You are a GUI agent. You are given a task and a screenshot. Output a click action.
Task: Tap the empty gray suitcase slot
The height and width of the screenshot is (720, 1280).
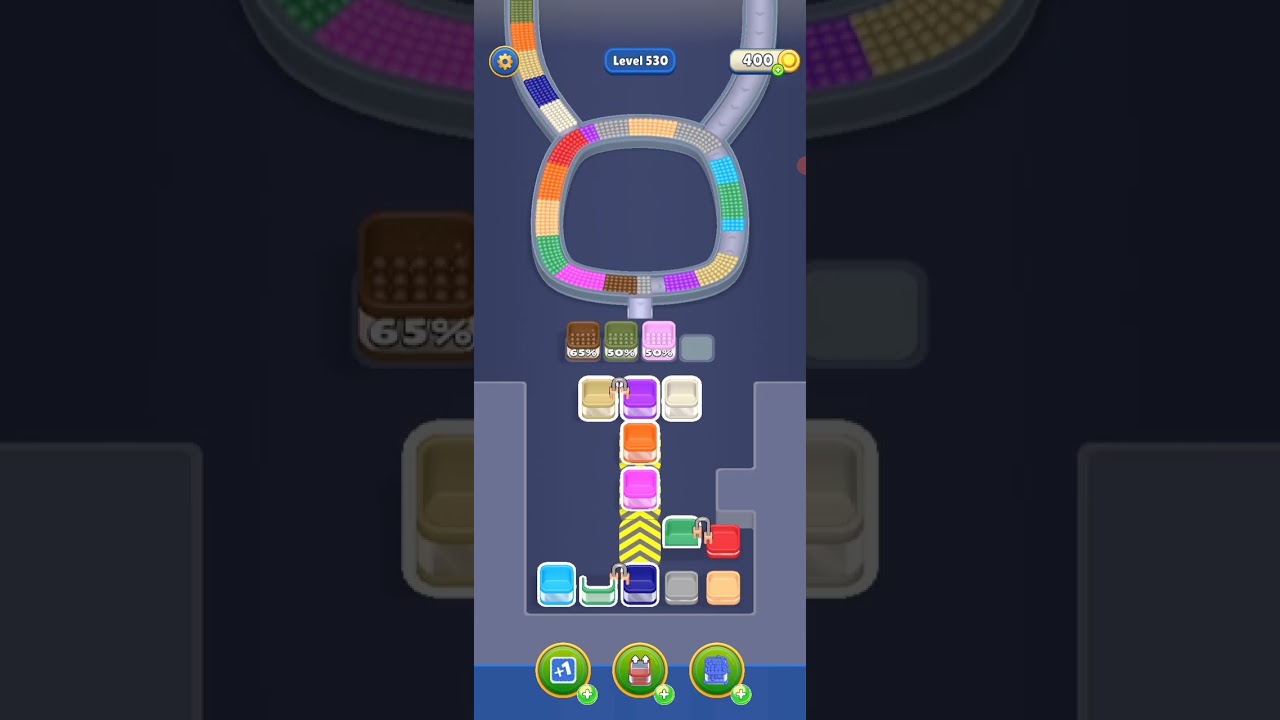click(697, 346)
